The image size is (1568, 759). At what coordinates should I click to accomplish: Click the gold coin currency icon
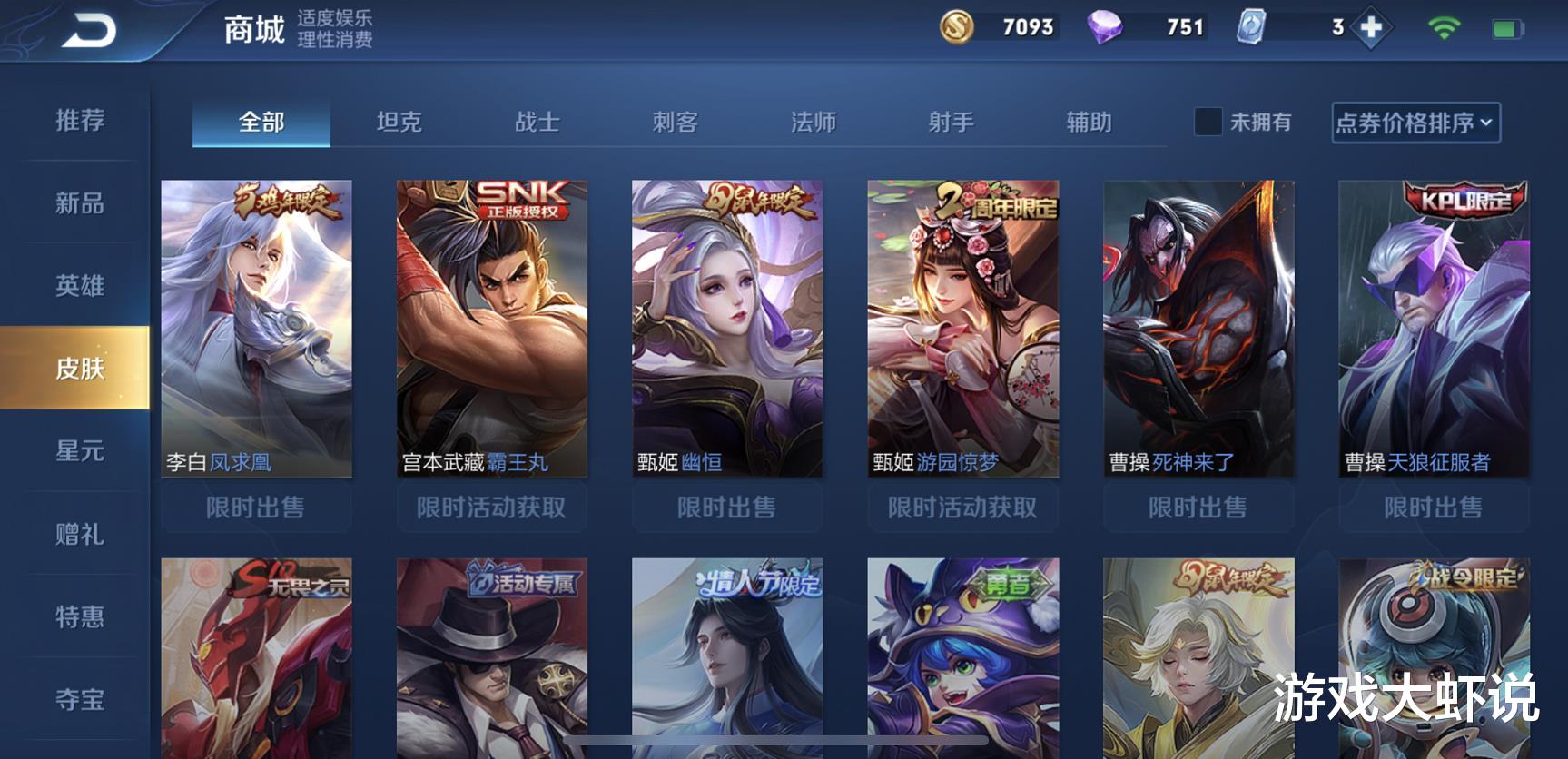click(x=958, y=28)
